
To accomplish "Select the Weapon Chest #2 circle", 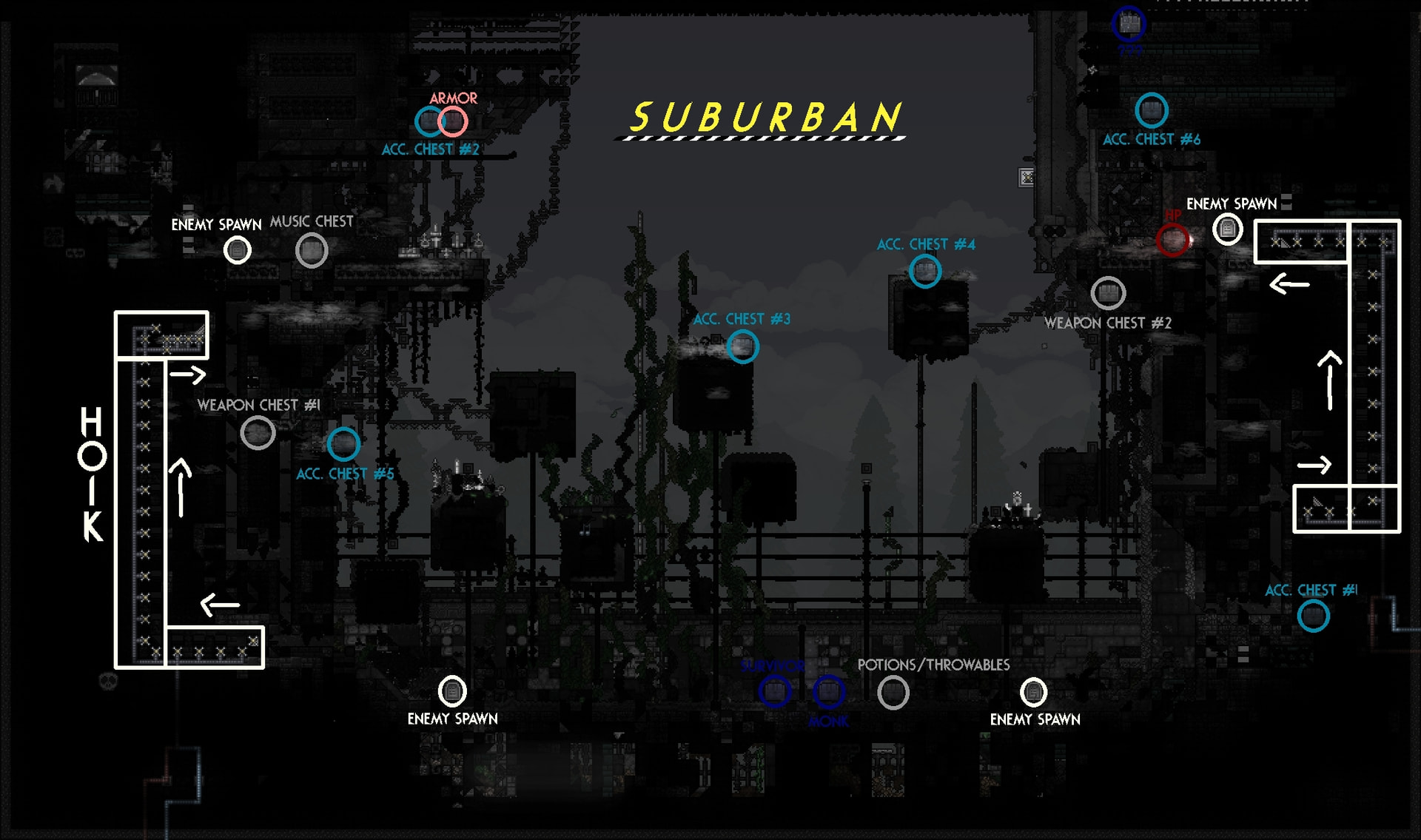I will click(x=1108, y=294).
